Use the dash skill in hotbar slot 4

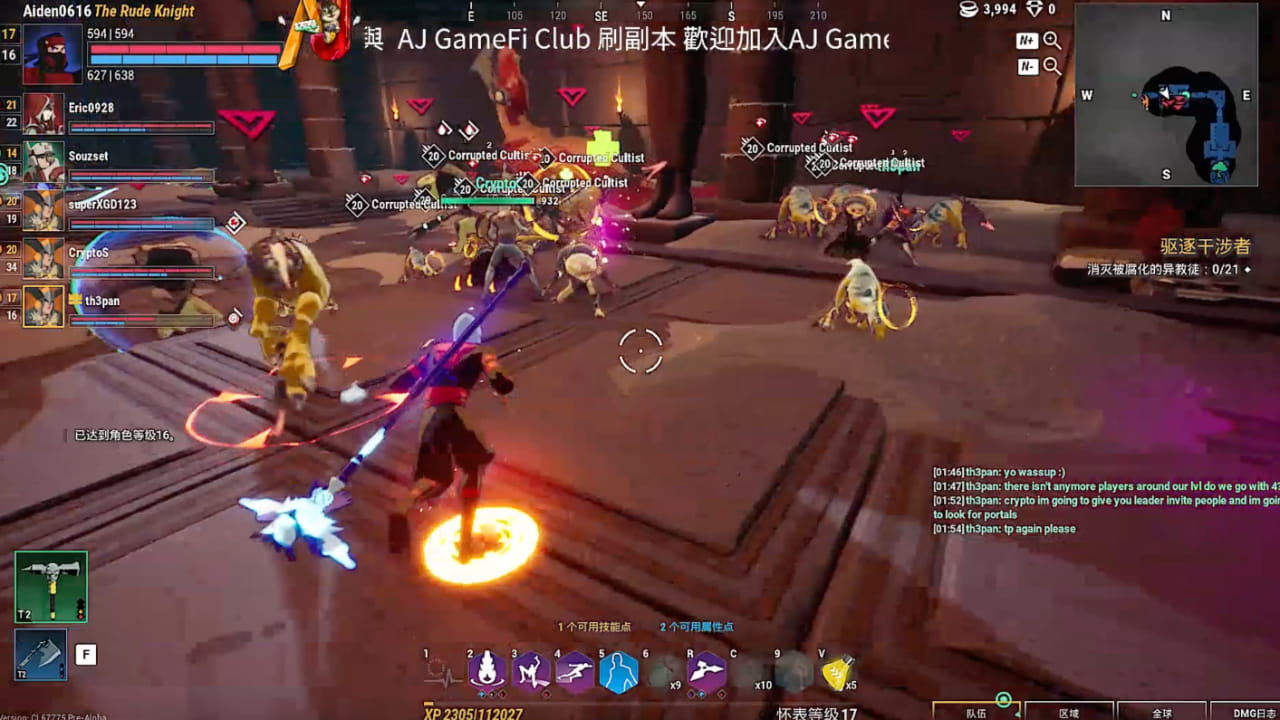[x=574, y=668]
